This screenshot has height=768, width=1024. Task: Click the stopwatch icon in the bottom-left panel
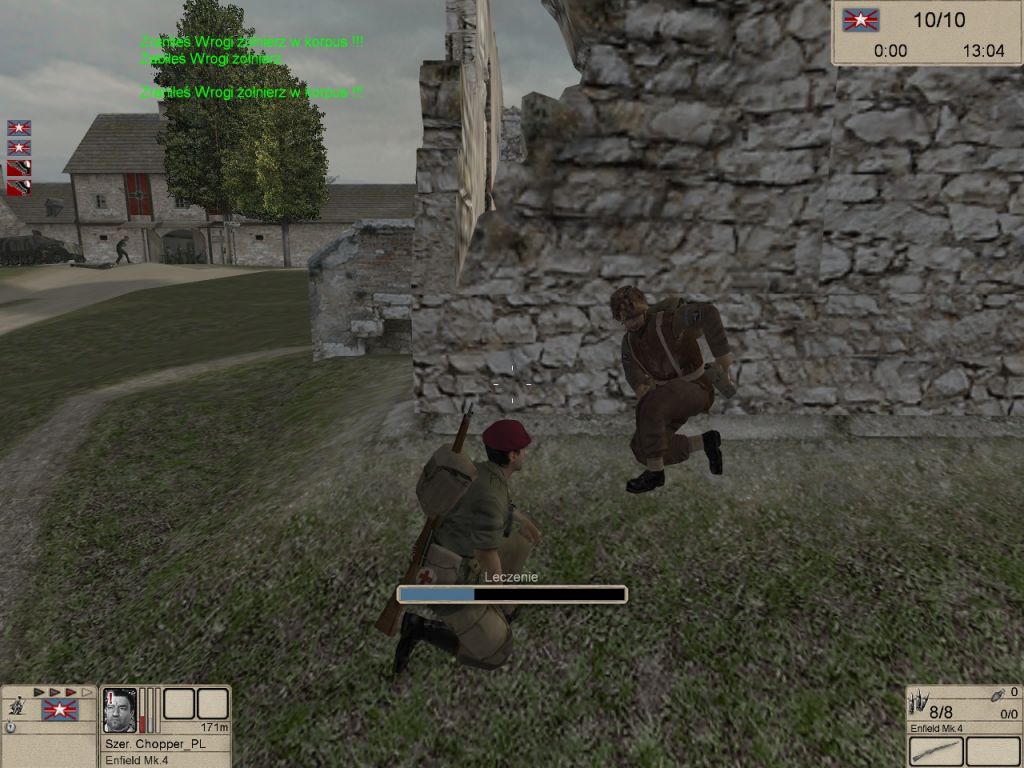point(10,727)
